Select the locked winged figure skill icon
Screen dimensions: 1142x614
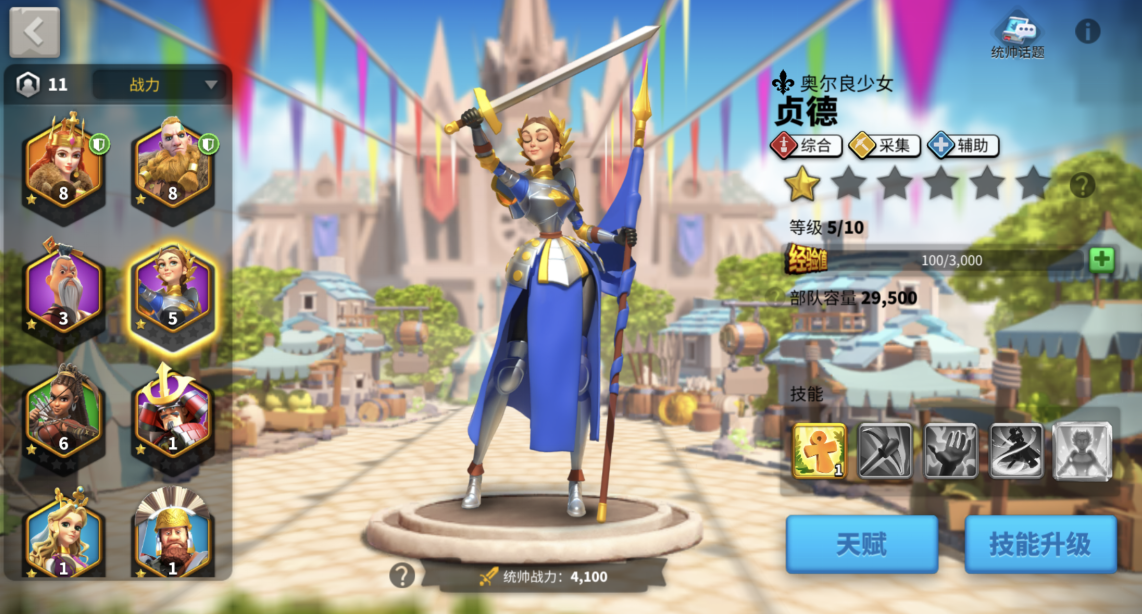click(1082, 451)
